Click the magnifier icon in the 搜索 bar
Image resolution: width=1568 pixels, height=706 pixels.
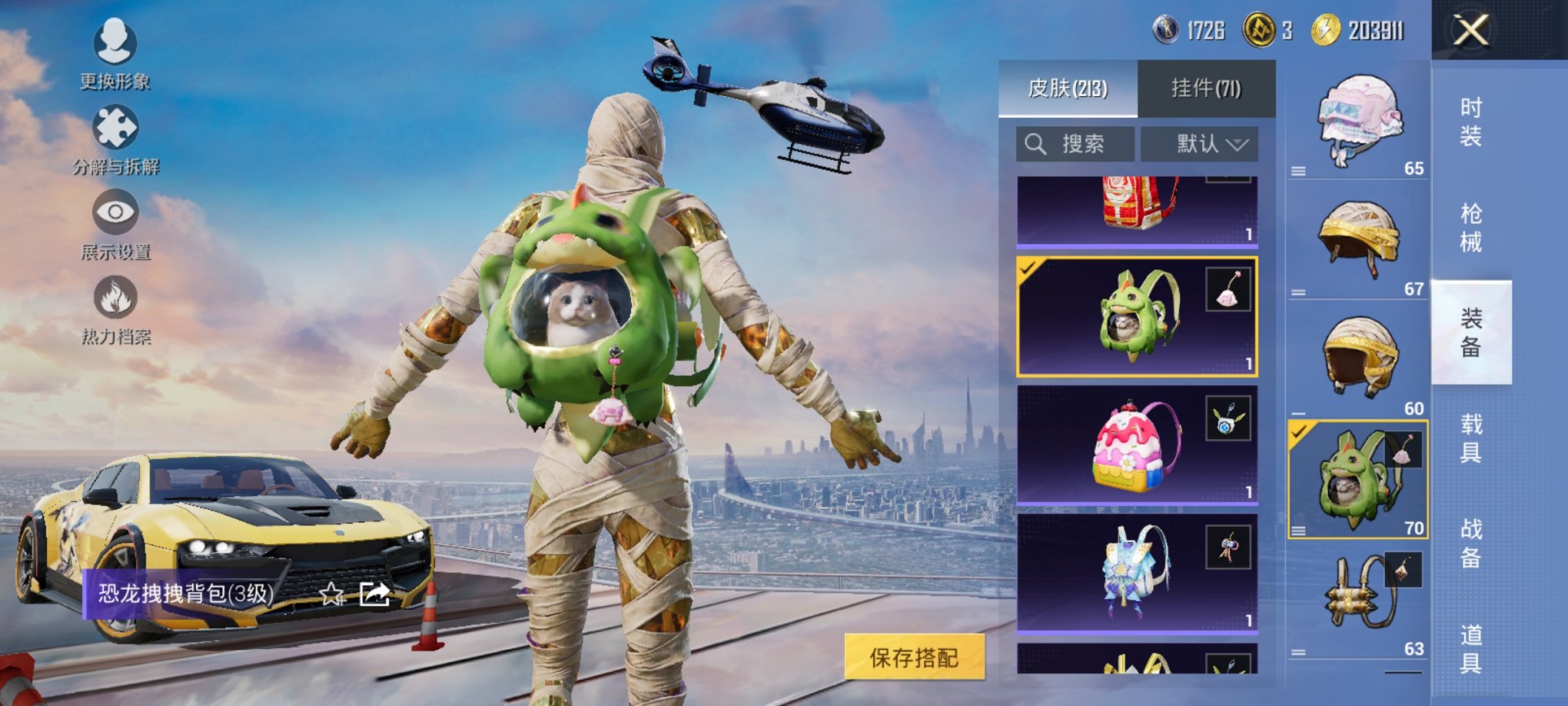point(1034,144)
